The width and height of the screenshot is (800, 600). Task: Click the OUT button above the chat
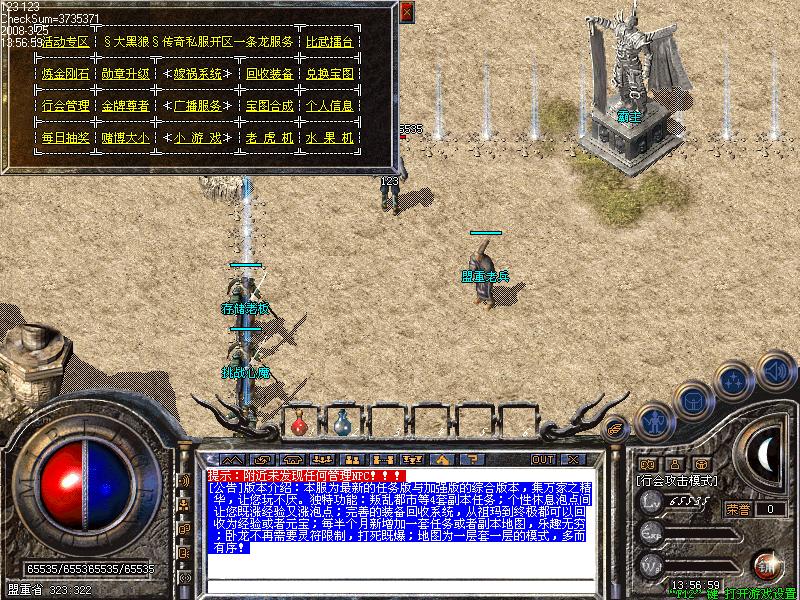point(543,459)
